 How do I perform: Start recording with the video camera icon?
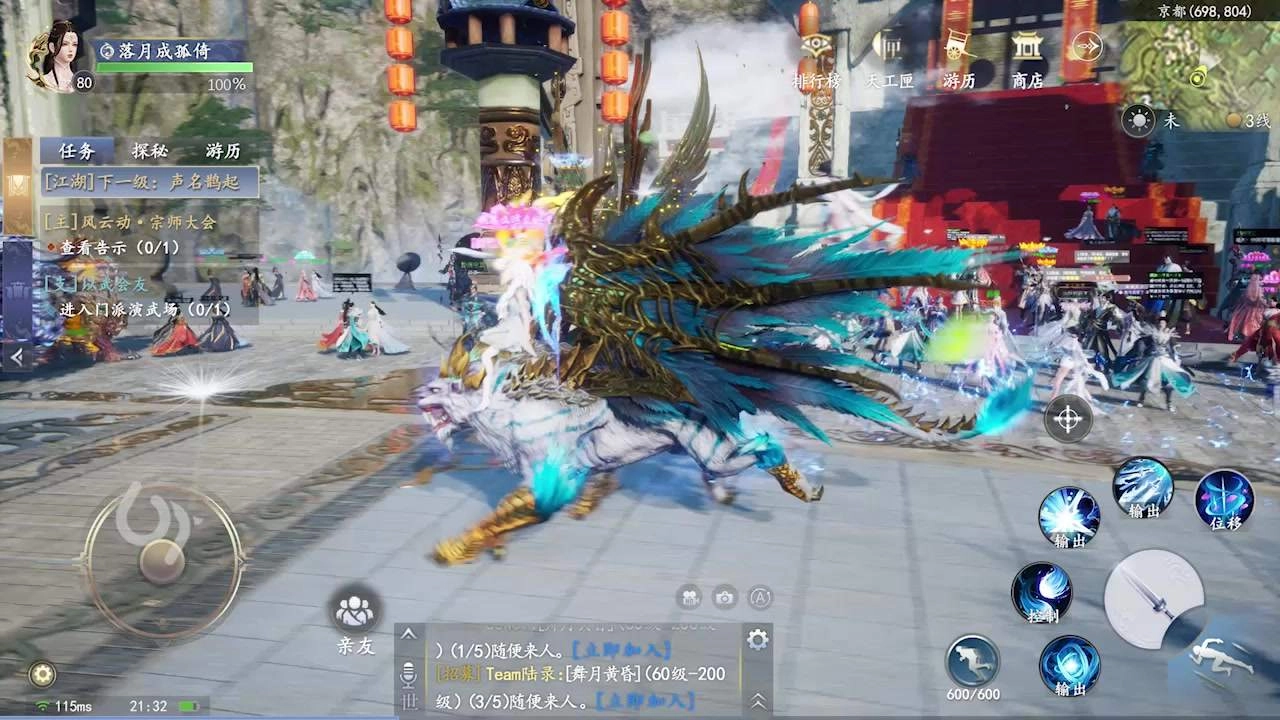688,597
